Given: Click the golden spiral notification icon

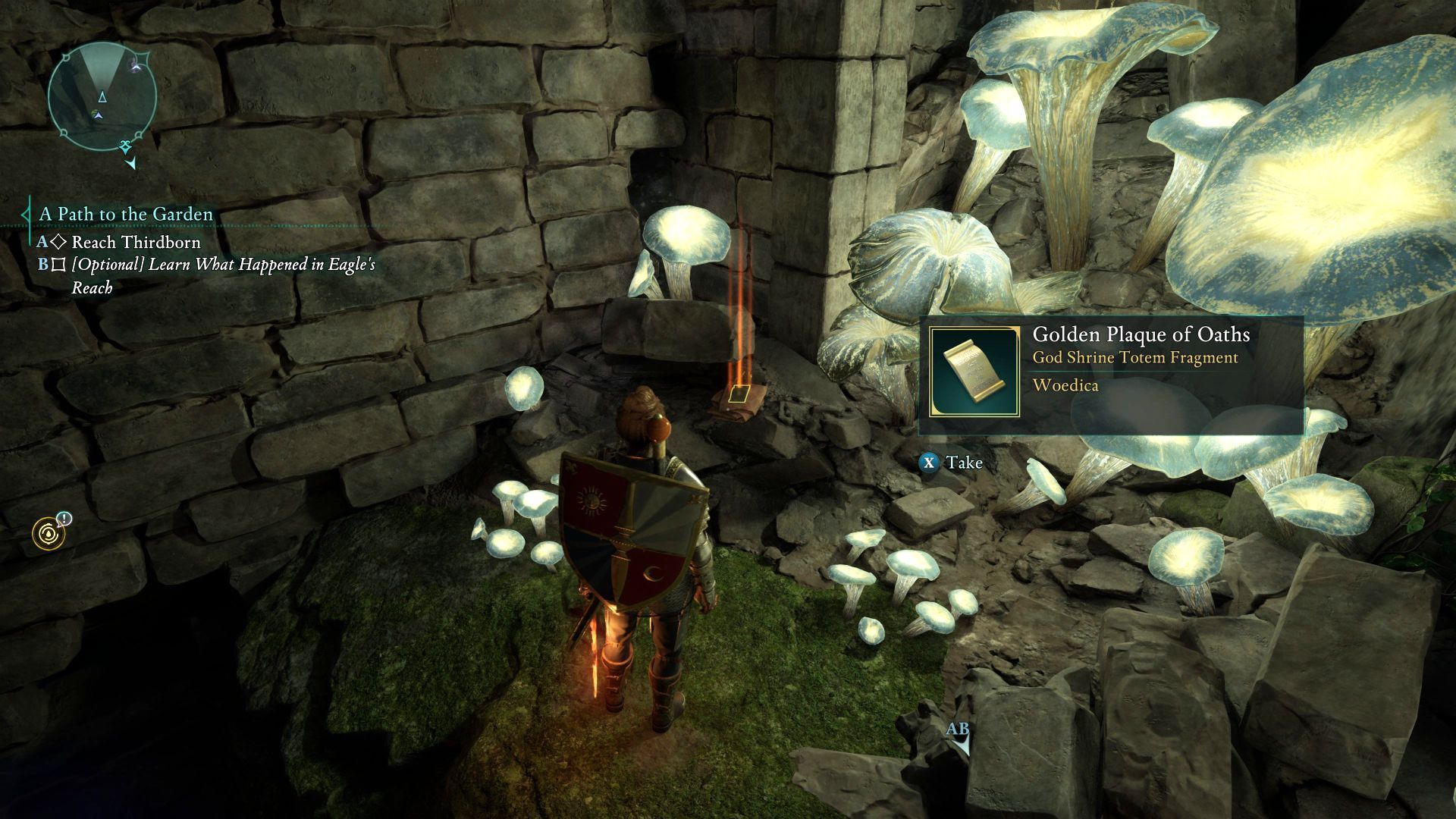Looking at the screenshot, I should pyautogui.click(x=49, y=533).
